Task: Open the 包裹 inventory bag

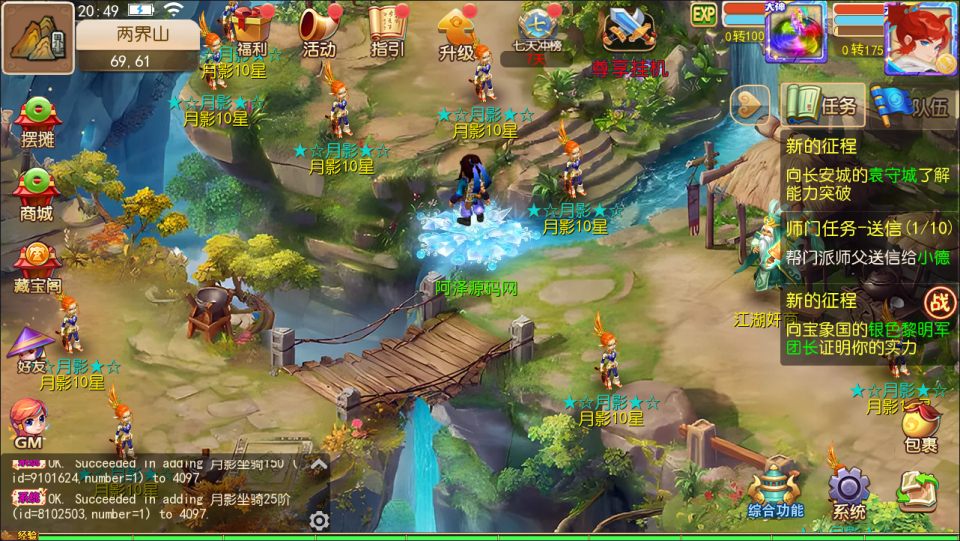Action: pos(920,427)
